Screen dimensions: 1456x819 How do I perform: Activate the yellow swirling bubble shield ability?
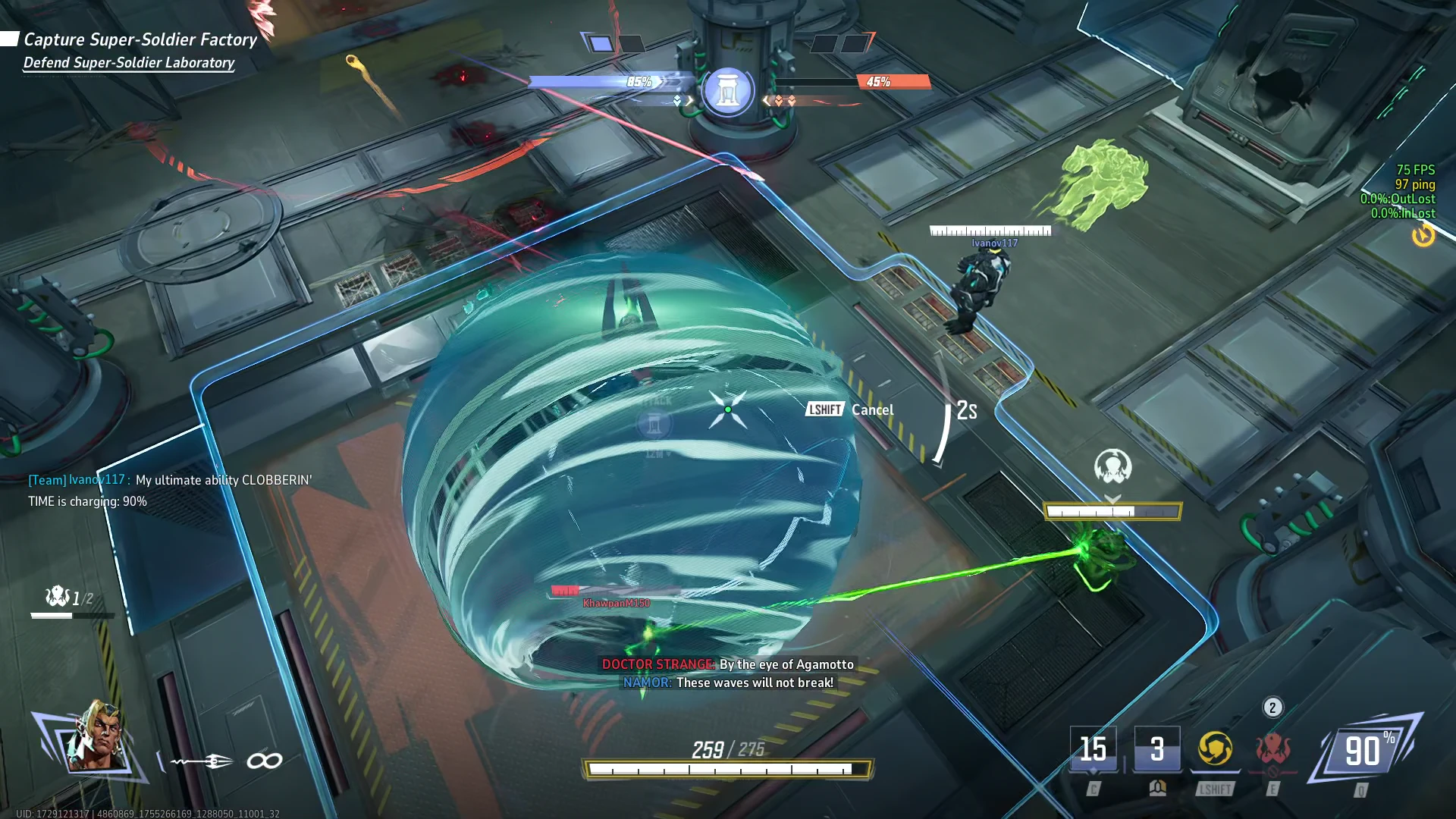tap(1215, 749)
